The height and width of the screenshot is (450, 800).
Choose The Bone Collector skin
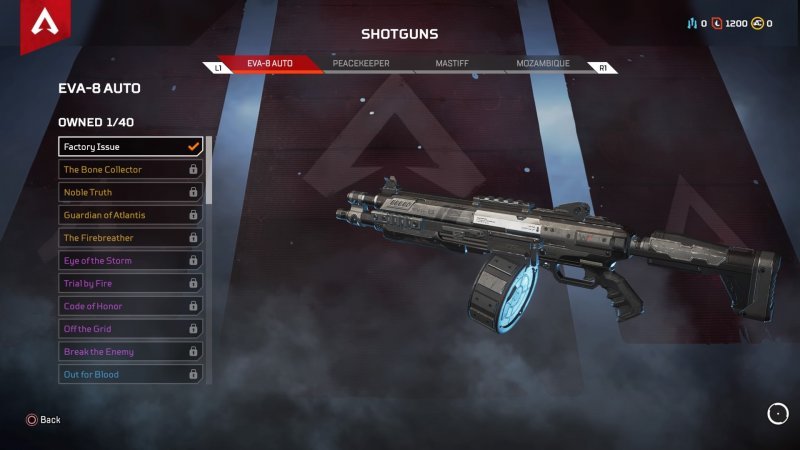click(x=131, y=170)
